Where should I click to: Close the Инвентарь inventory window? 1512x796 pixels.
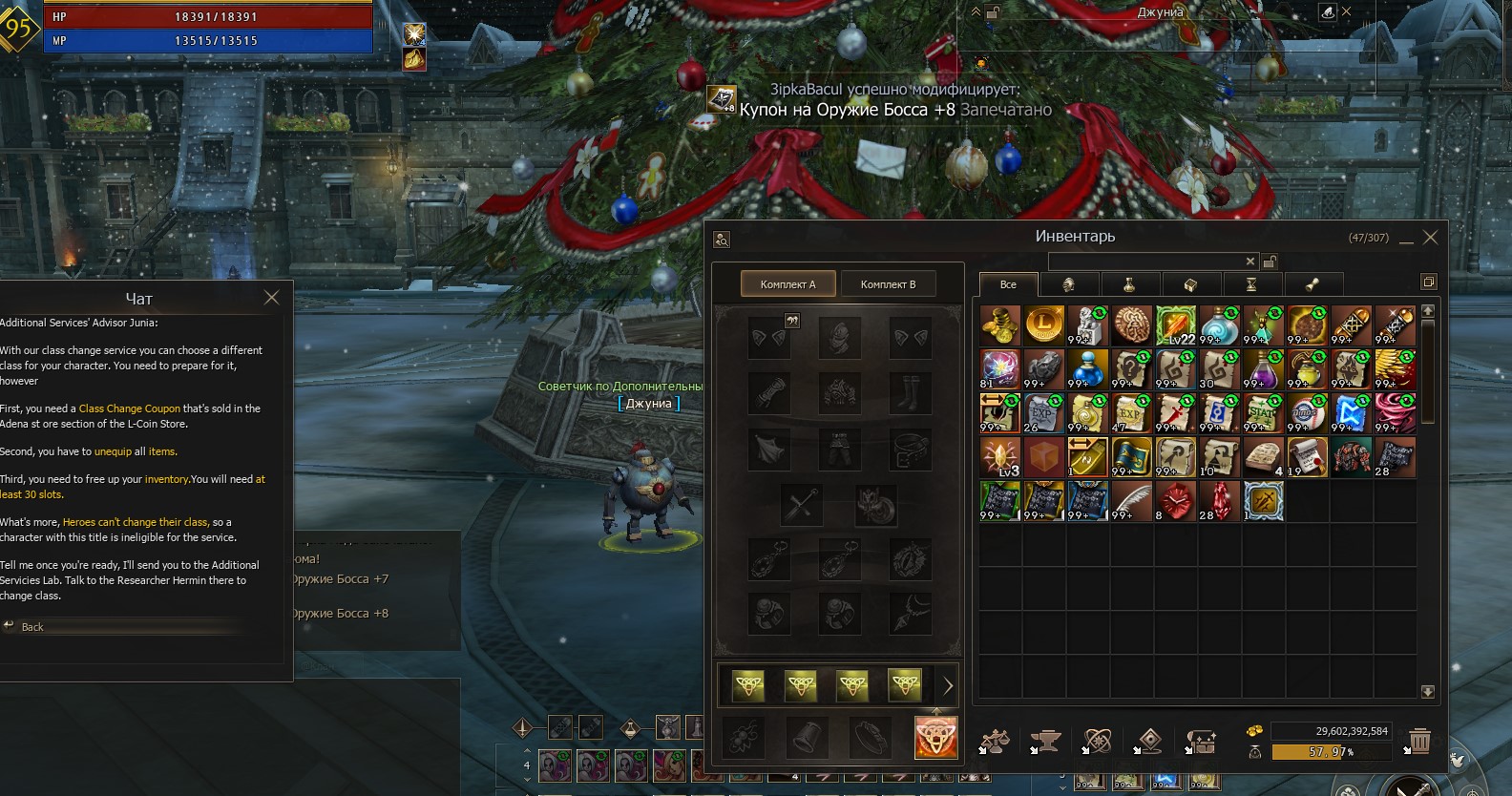pyautogui.click(x=1430, y=238)
